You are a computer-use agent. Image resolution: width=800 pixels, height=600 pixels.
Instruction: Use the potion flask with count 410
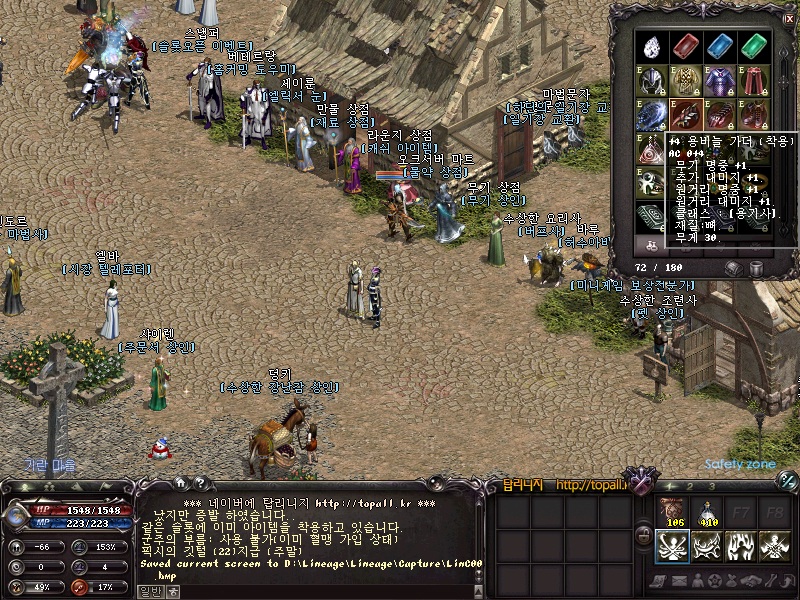(x=707, y=512)
